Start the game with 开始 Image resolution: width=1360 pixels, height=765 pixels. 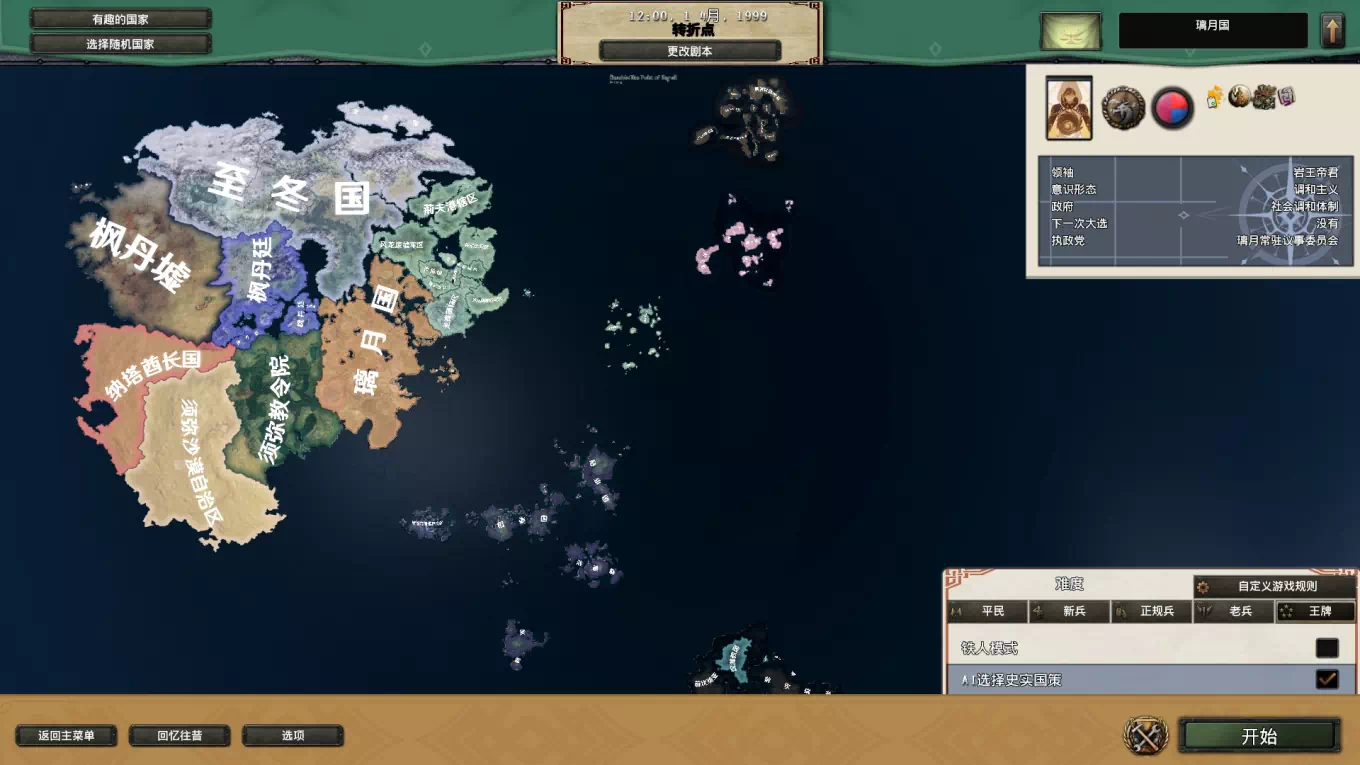pos(1259,736)
